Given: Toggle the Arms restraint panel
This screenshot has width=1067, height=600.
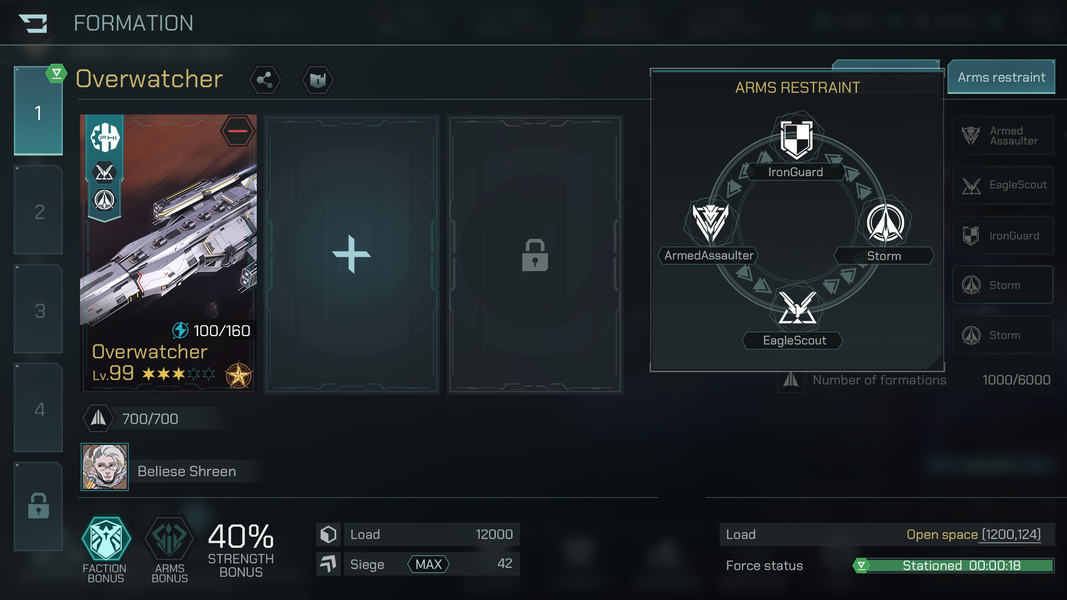Looking at the screenshot, I should tap(1001, 77).
